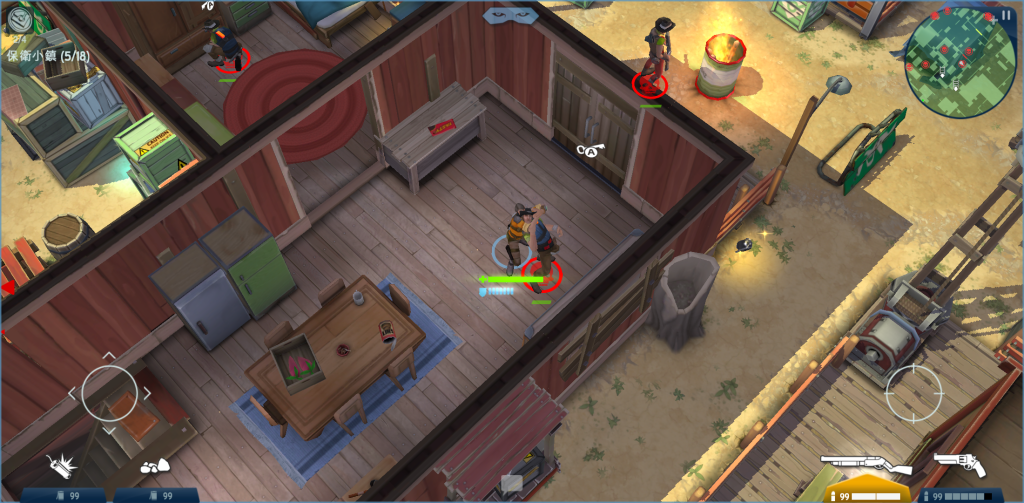Tap the crosshair fire control
The width and height of the screenshot is (1024, 503).
coord(913,387)
